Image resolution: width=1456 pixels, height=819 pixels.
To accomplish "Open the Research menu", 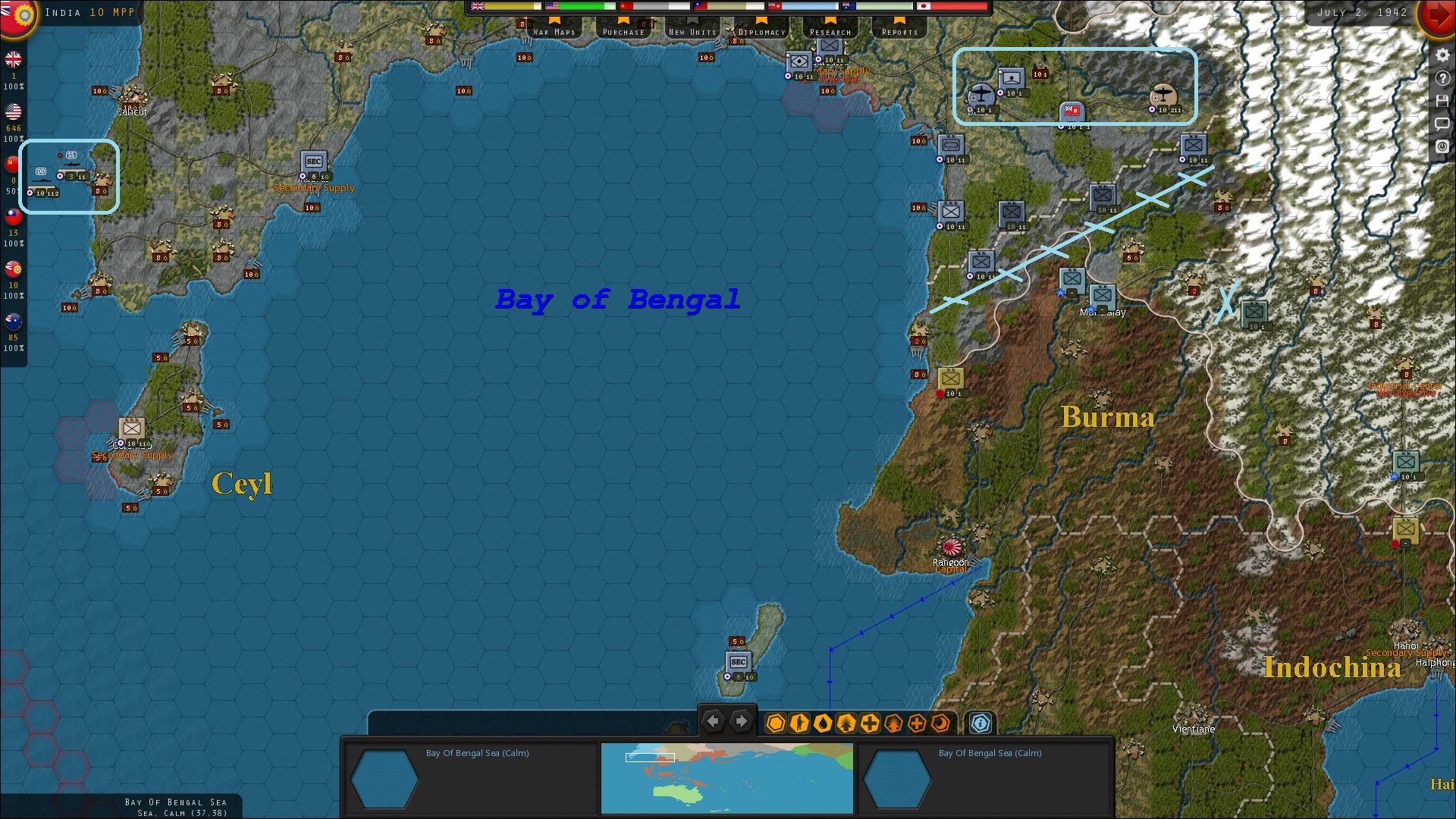I will [830, 31].
